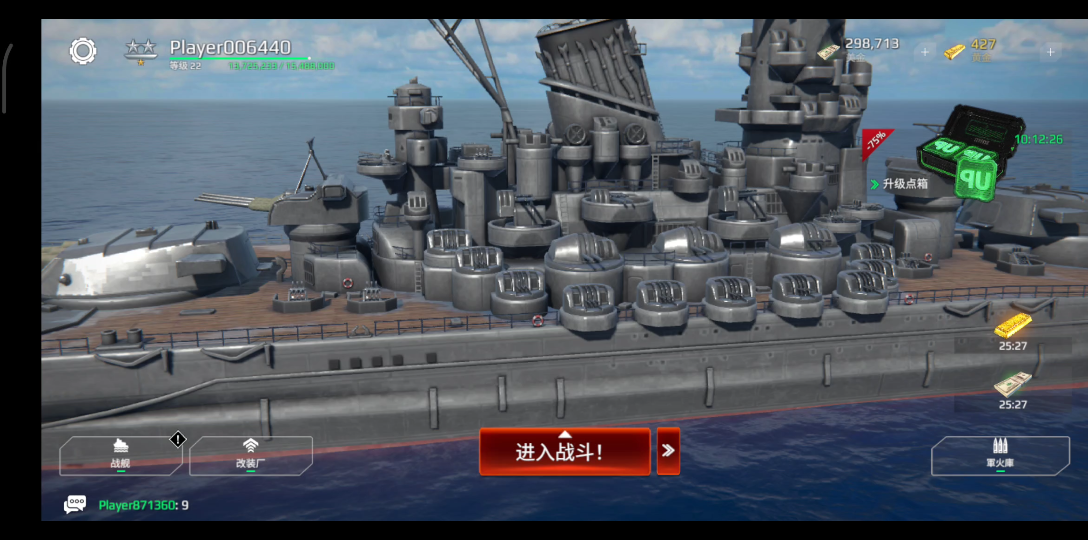Open the 战舰 warships menu
The image size is (1088, 540).
121,455
